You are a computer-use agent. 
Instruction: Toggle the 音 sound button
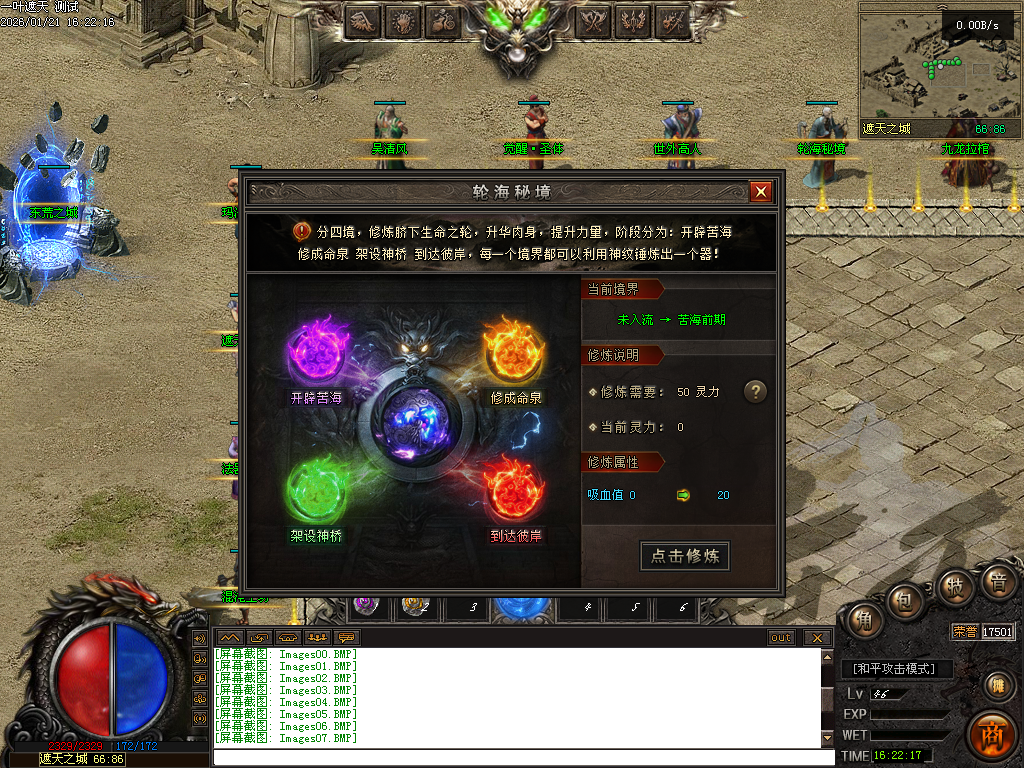pos(996,581)
